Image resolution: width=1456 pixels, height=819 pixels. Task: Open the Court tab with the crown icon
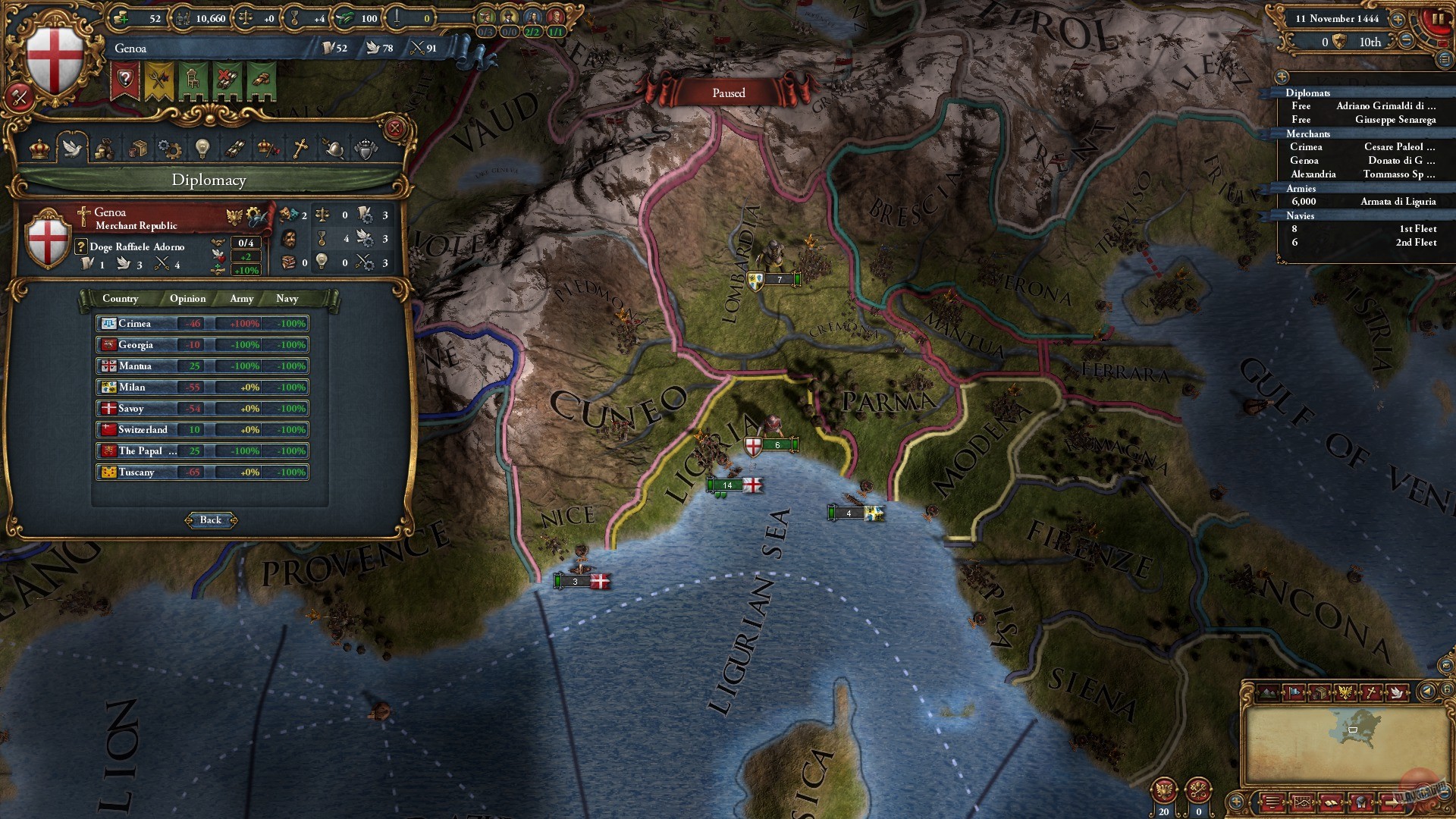[x=39, y=149]
